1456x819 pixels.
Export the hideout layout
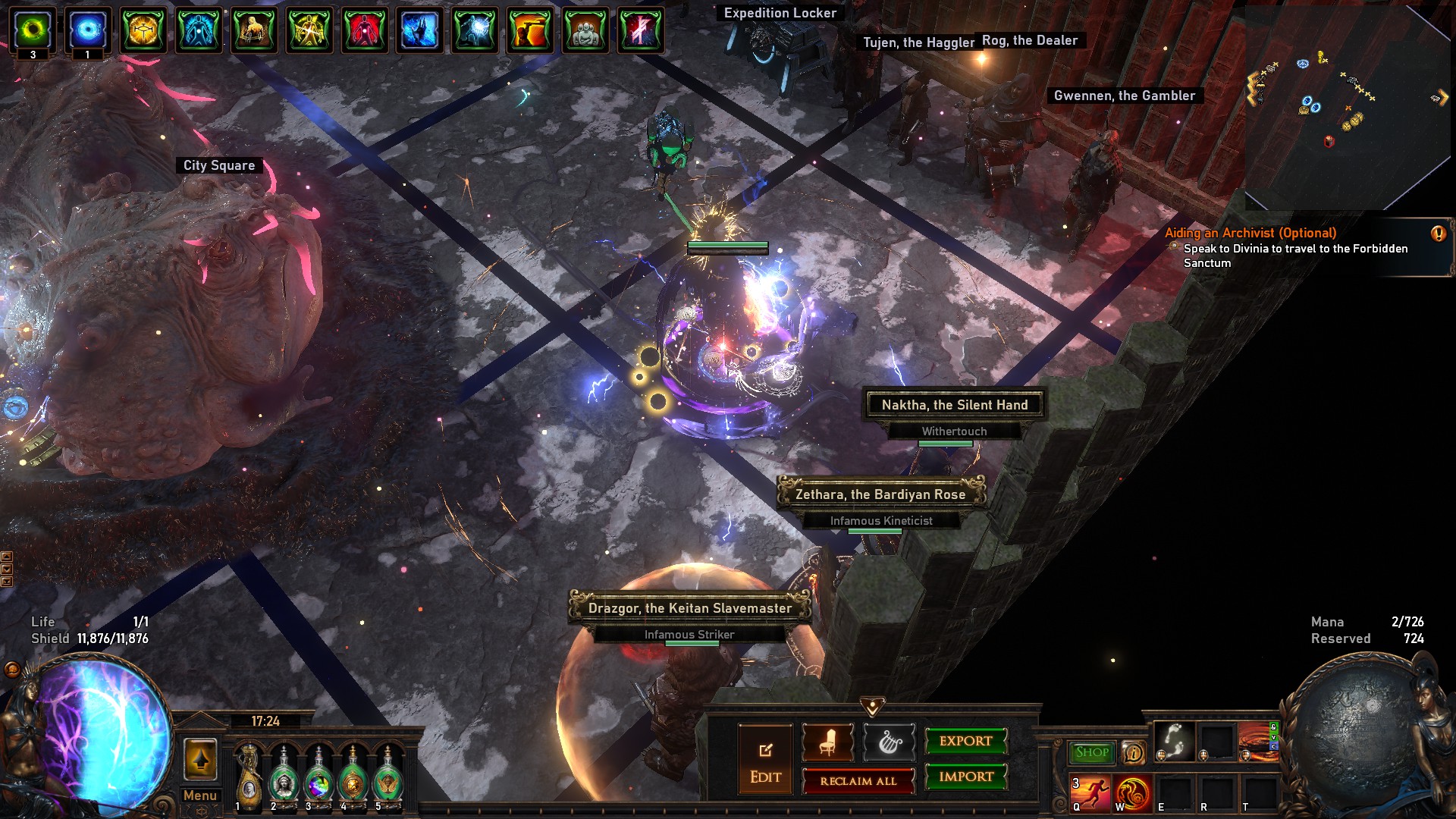coord(965,741)
